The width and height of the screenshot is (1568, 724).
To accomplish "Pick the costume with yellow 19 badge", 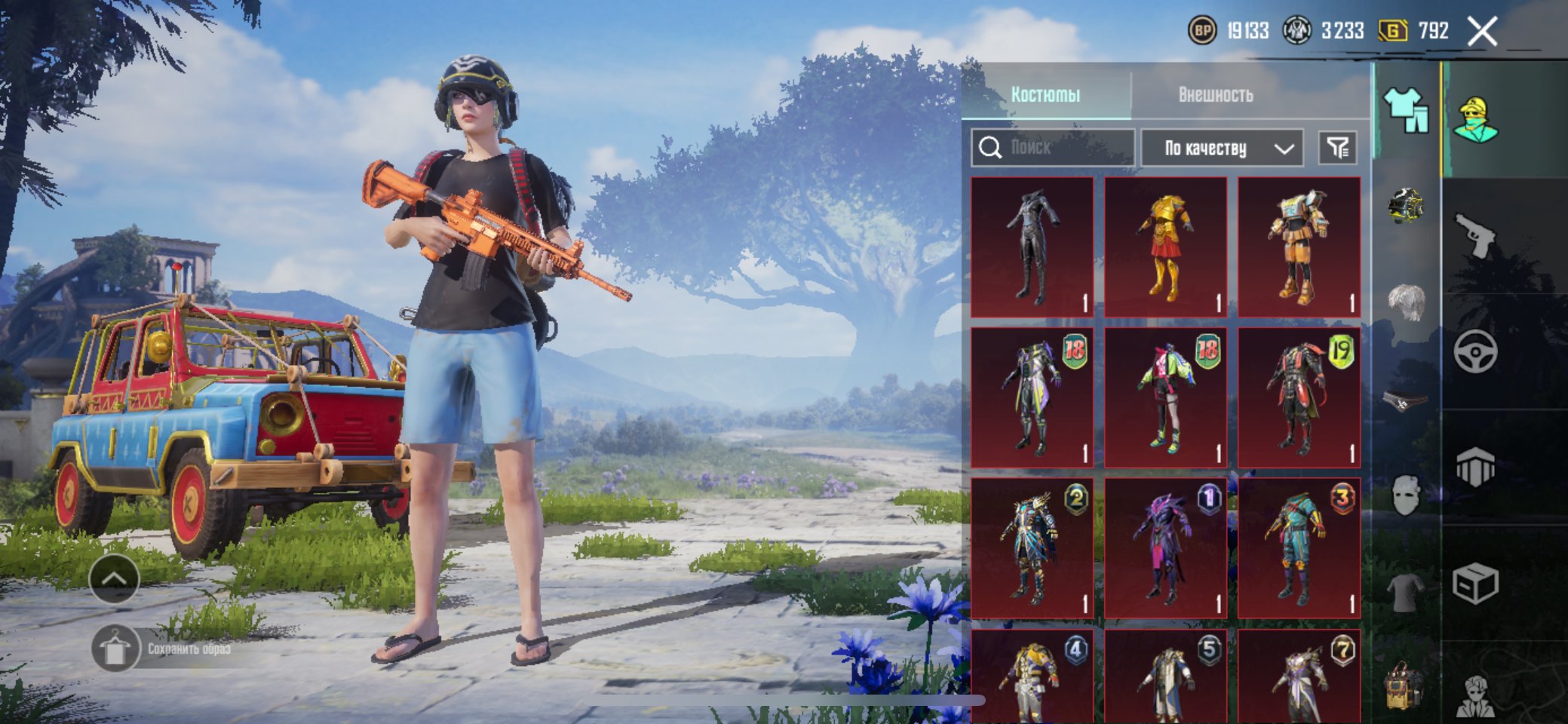I will 1299,397.
